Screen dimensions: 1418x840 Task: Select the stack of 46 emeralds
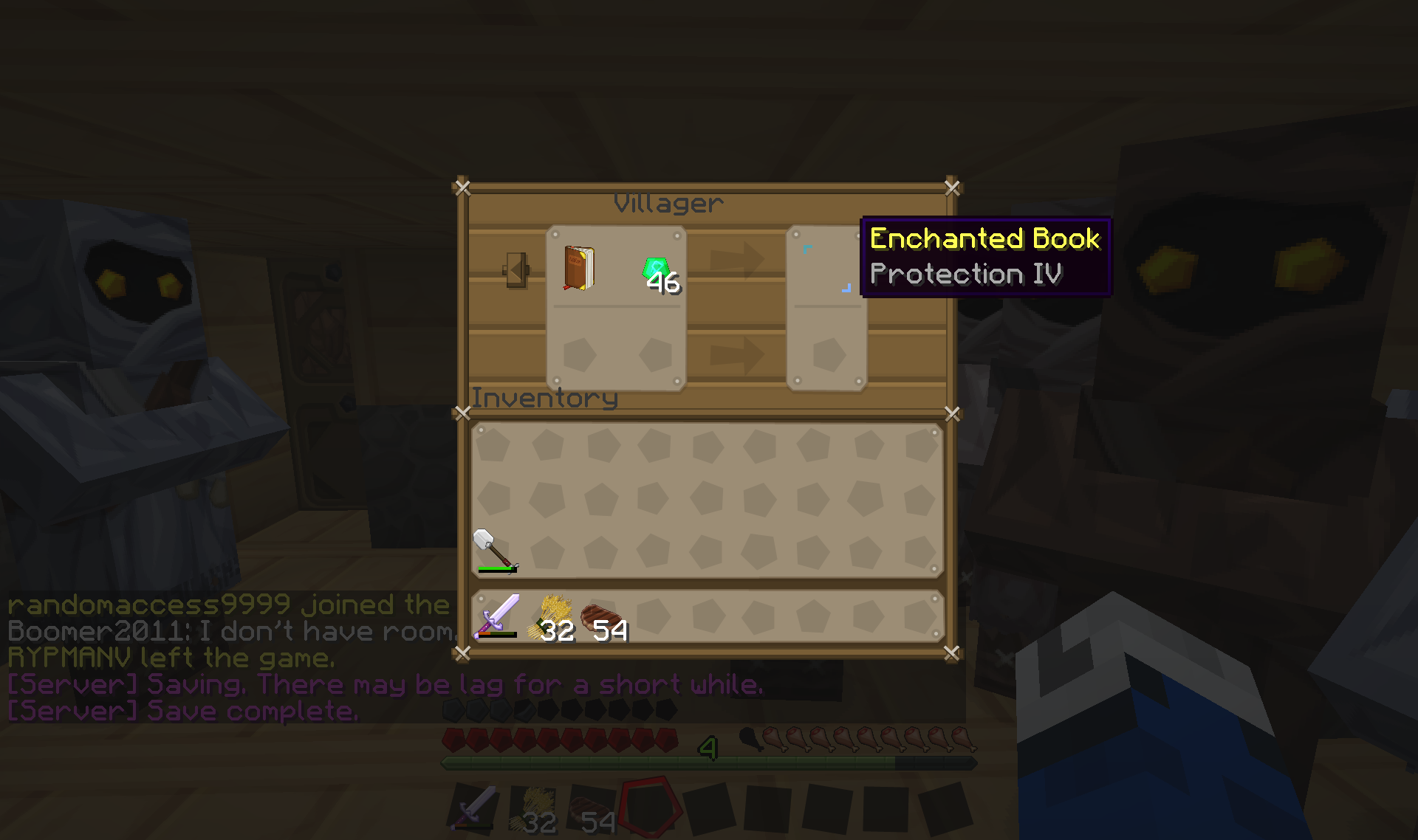click(657, 272)
